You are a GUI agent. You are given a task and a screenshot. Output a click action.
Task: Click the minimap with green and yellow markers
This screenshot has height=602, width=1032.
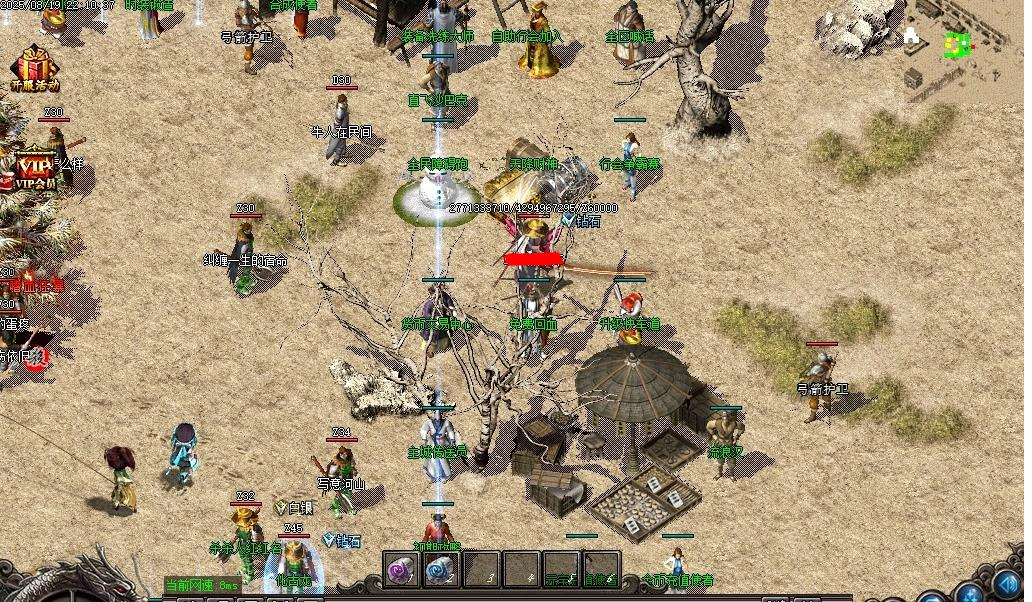[958, 45]
